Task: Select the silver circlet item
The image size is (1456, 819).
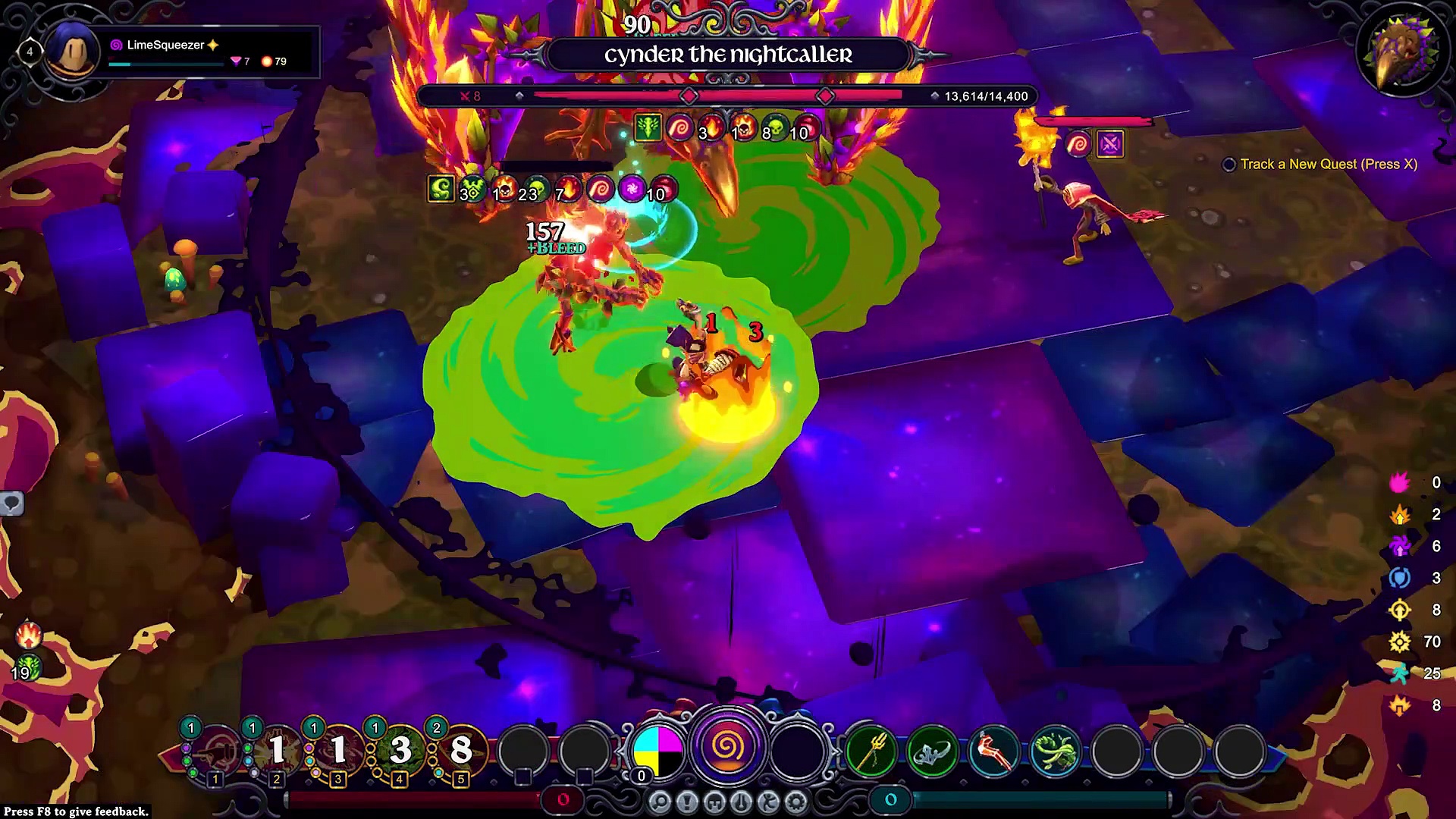Action: click(933, 751)
